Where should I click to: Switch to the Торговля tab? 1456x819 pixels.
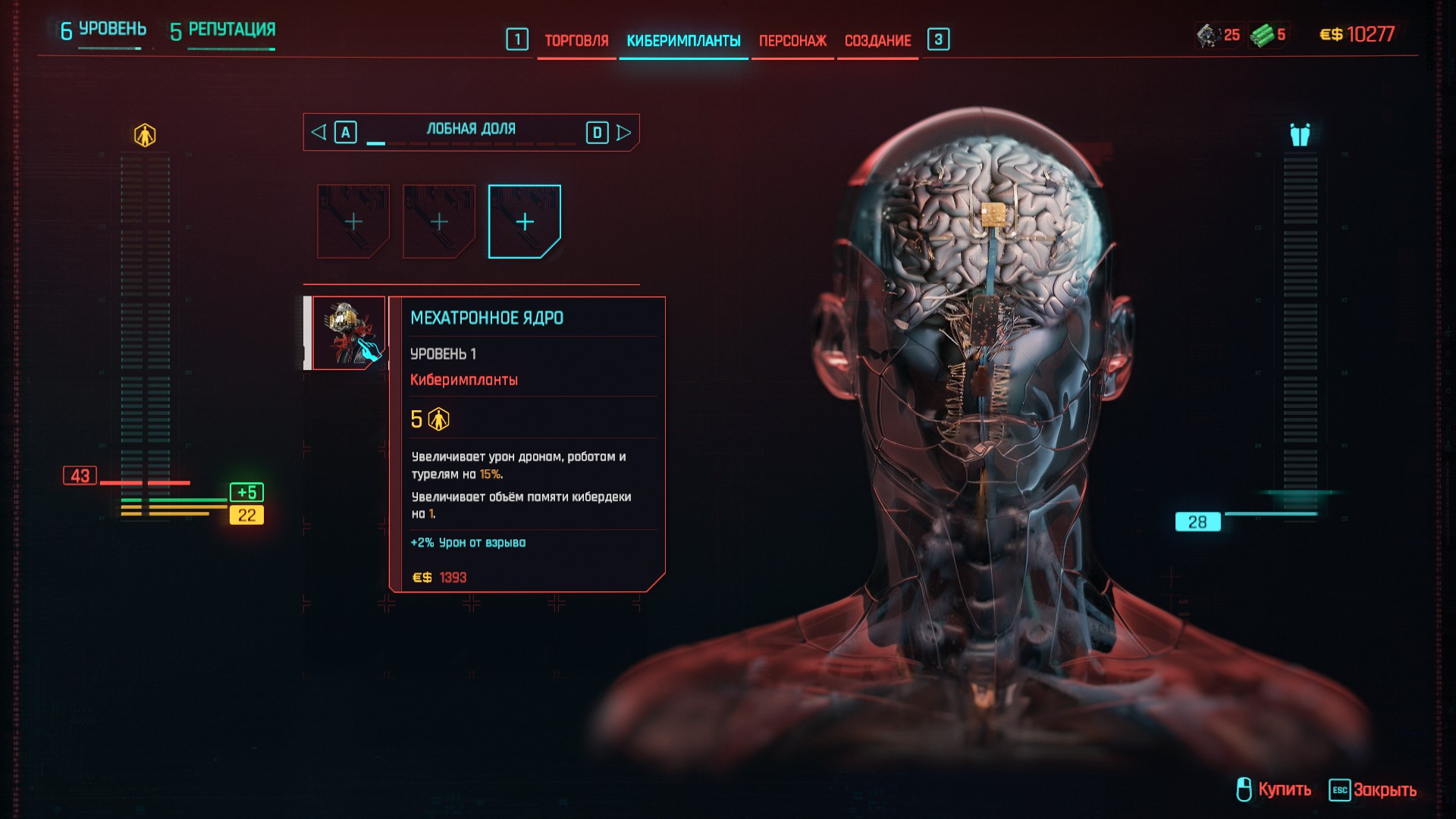coord(576,41)
